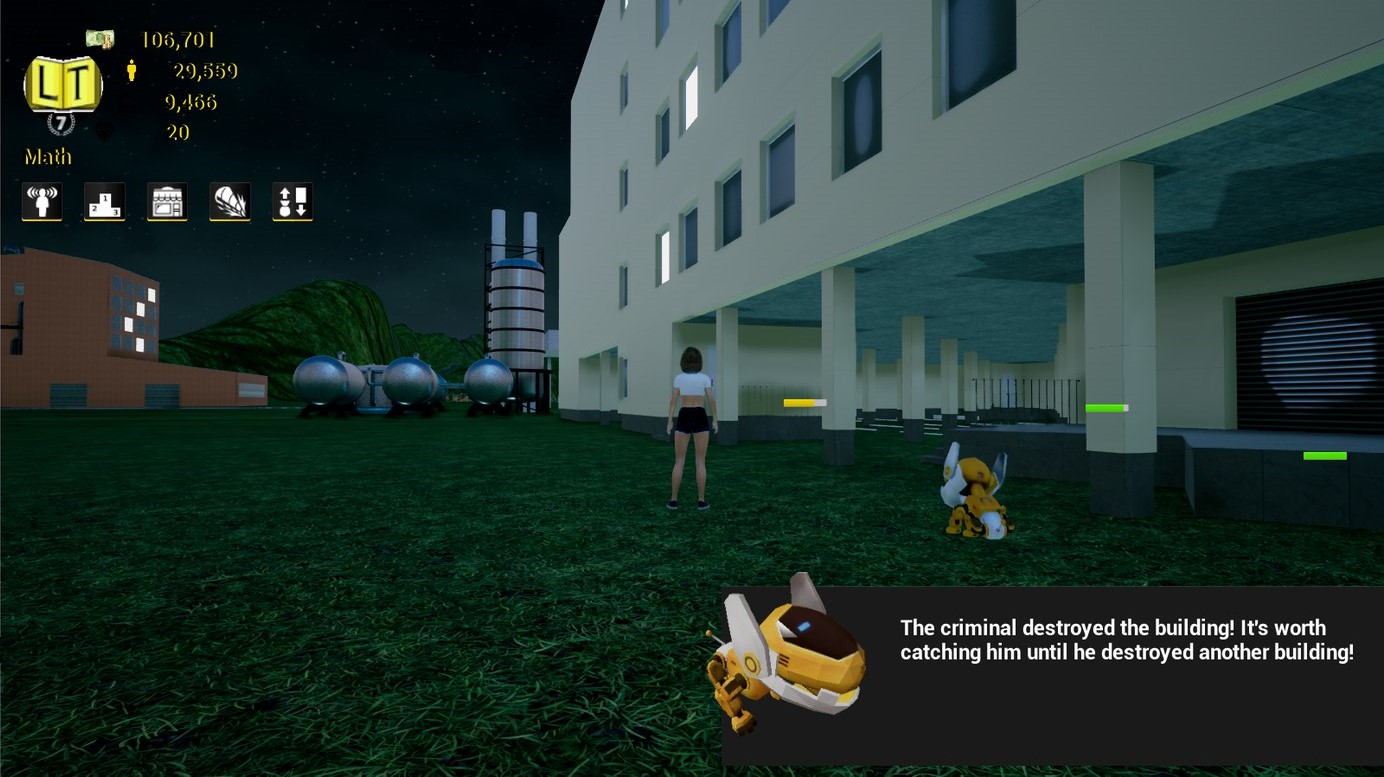
Task: Select the comet ability icon
Action: 229,201
